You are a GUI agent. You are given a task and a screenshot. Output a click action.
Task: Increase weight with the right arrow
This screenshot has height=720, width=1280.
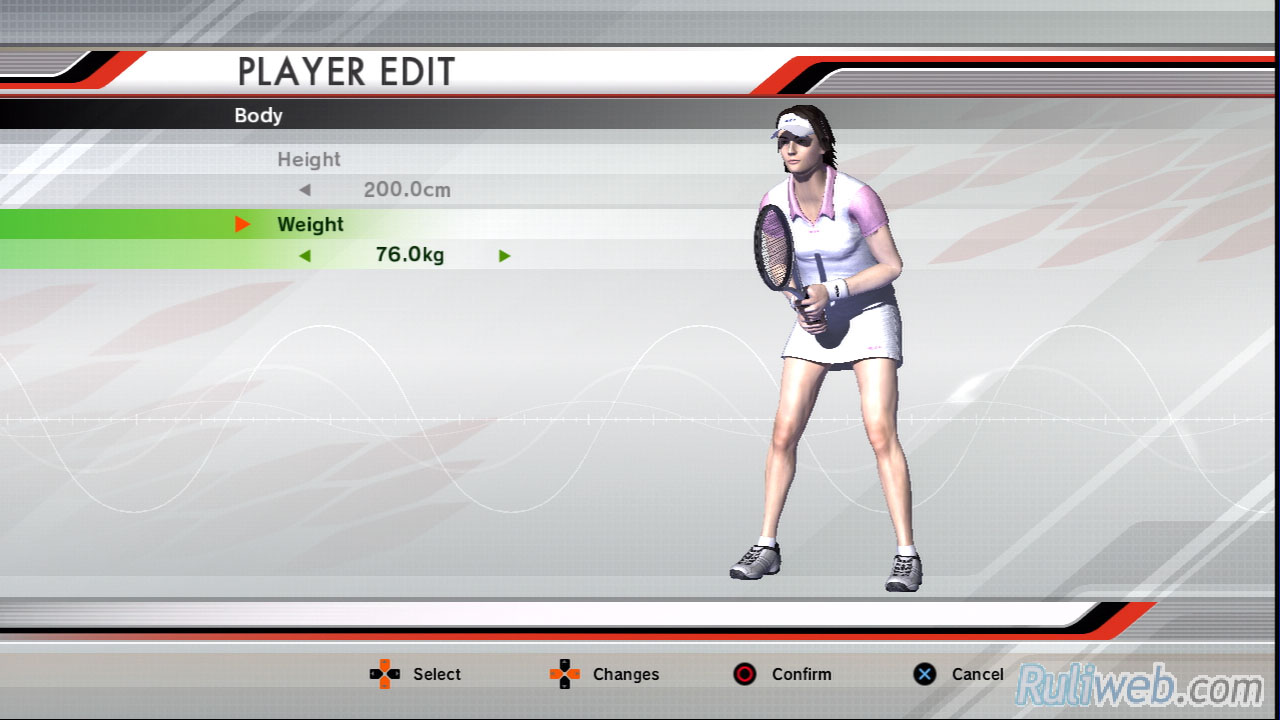coord(504,256)
